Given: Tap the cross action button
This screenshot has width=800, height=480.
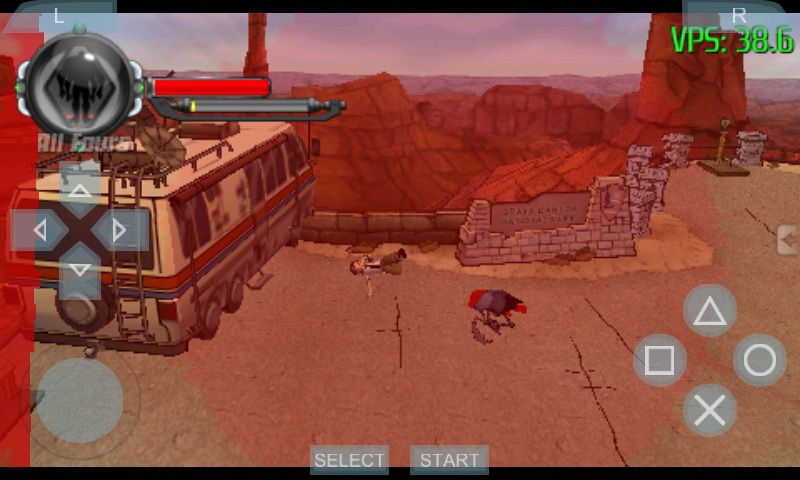Looking at the screenshot, I should click(x=710, y=410).
